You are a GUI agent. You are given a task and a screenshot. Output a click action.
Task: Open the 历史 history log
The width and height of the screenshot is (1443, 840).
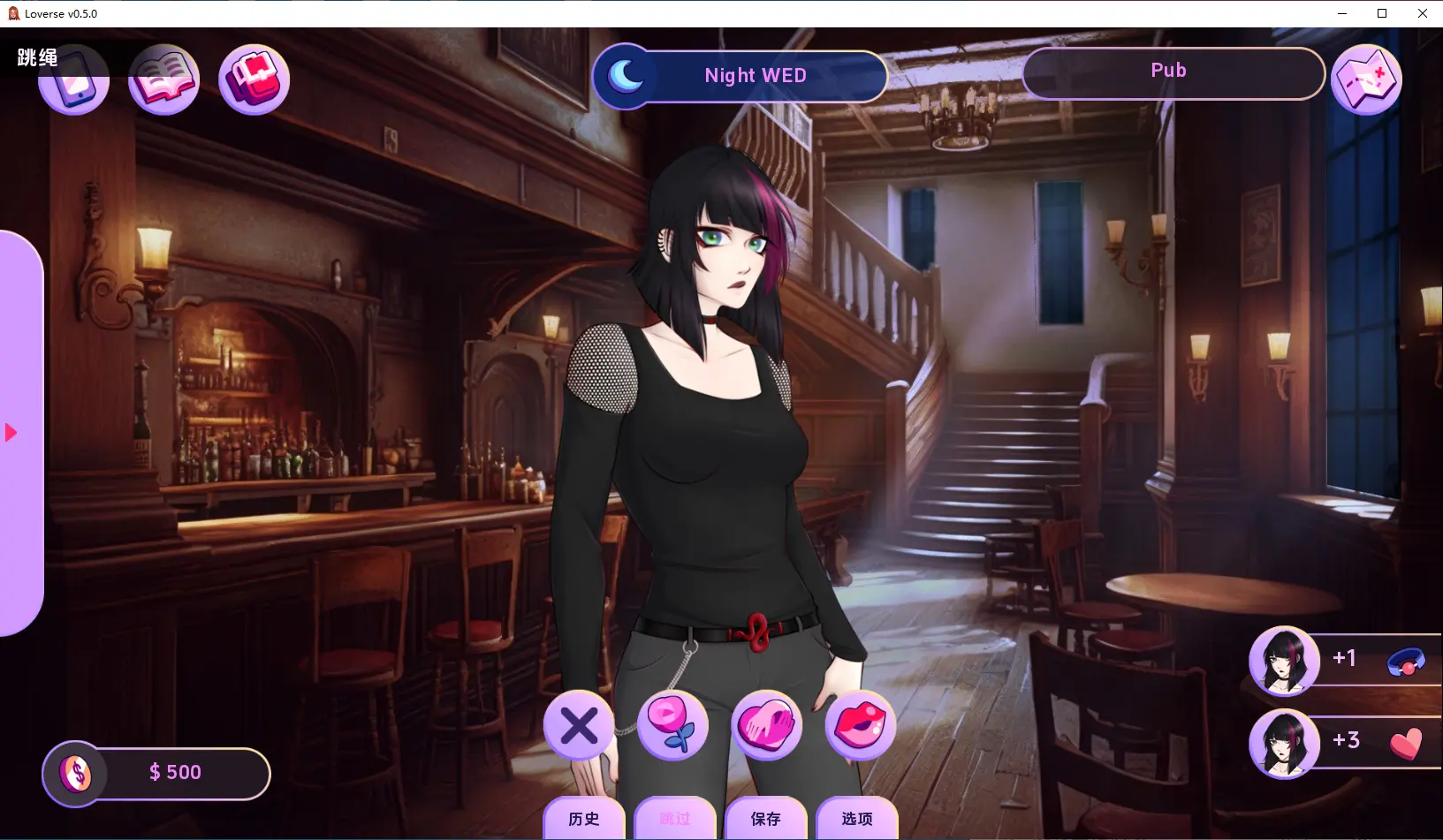(584, 819)
